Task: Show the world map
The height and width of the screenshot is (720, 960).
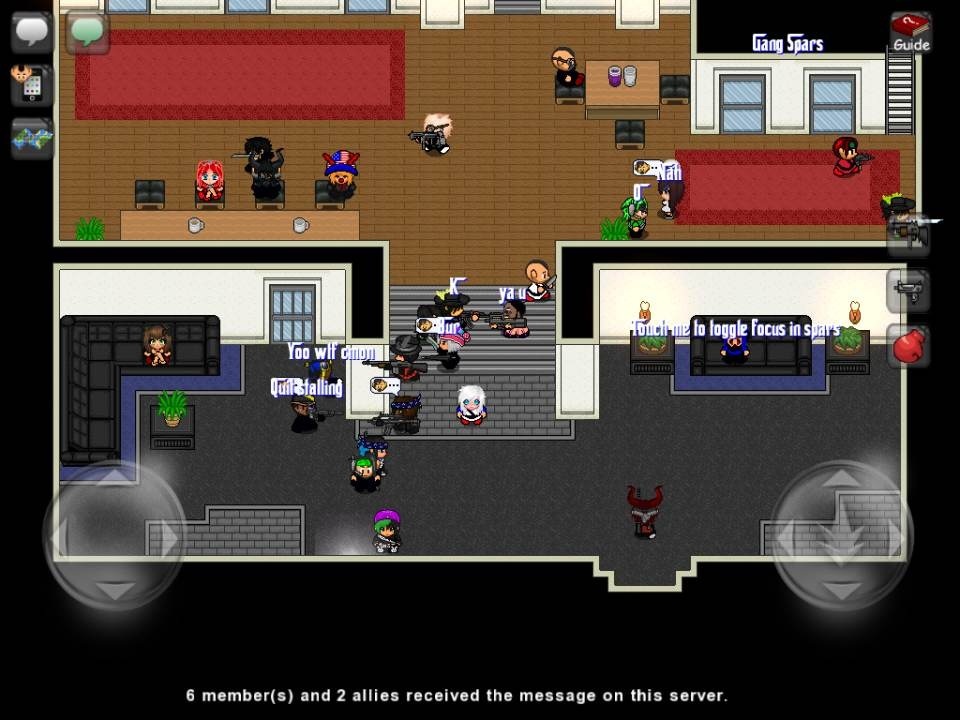Action: [x=31, y=138]
